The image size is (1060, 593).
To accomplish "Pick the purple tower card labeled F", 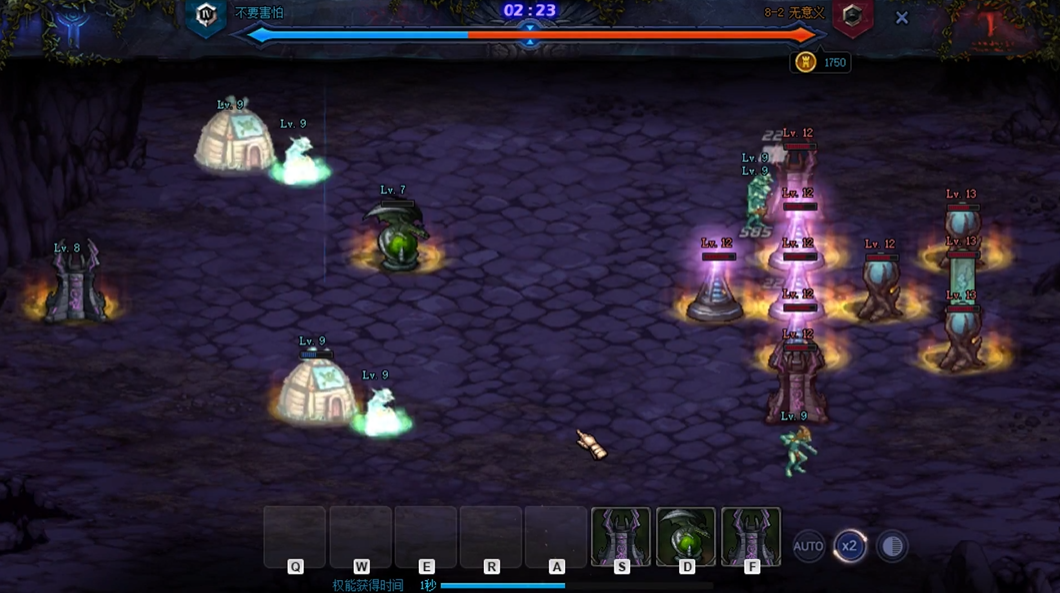I will [751, 537].
